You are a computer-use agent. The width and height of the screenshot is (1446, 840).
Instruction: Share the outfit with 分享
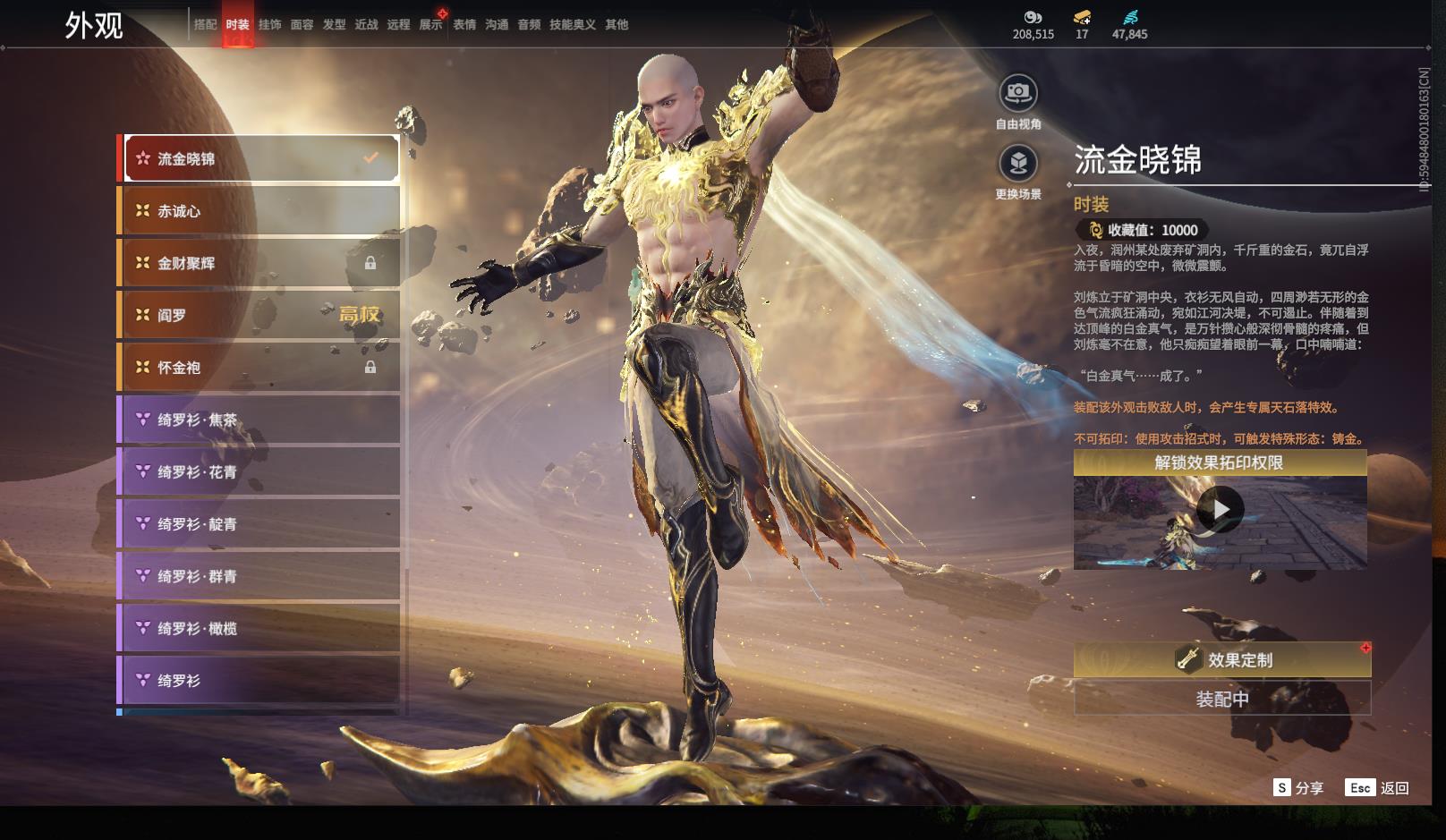pyautogui.click(x=1298, y=787)
